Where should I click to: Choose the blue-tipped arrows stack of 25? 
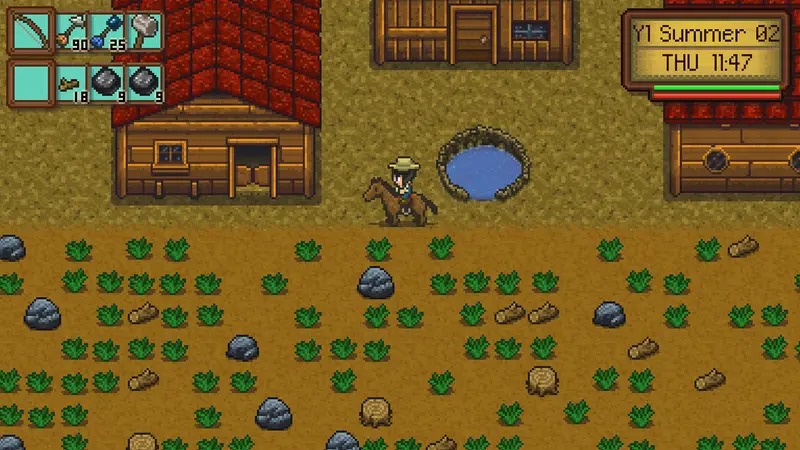[x=107, y=32]
